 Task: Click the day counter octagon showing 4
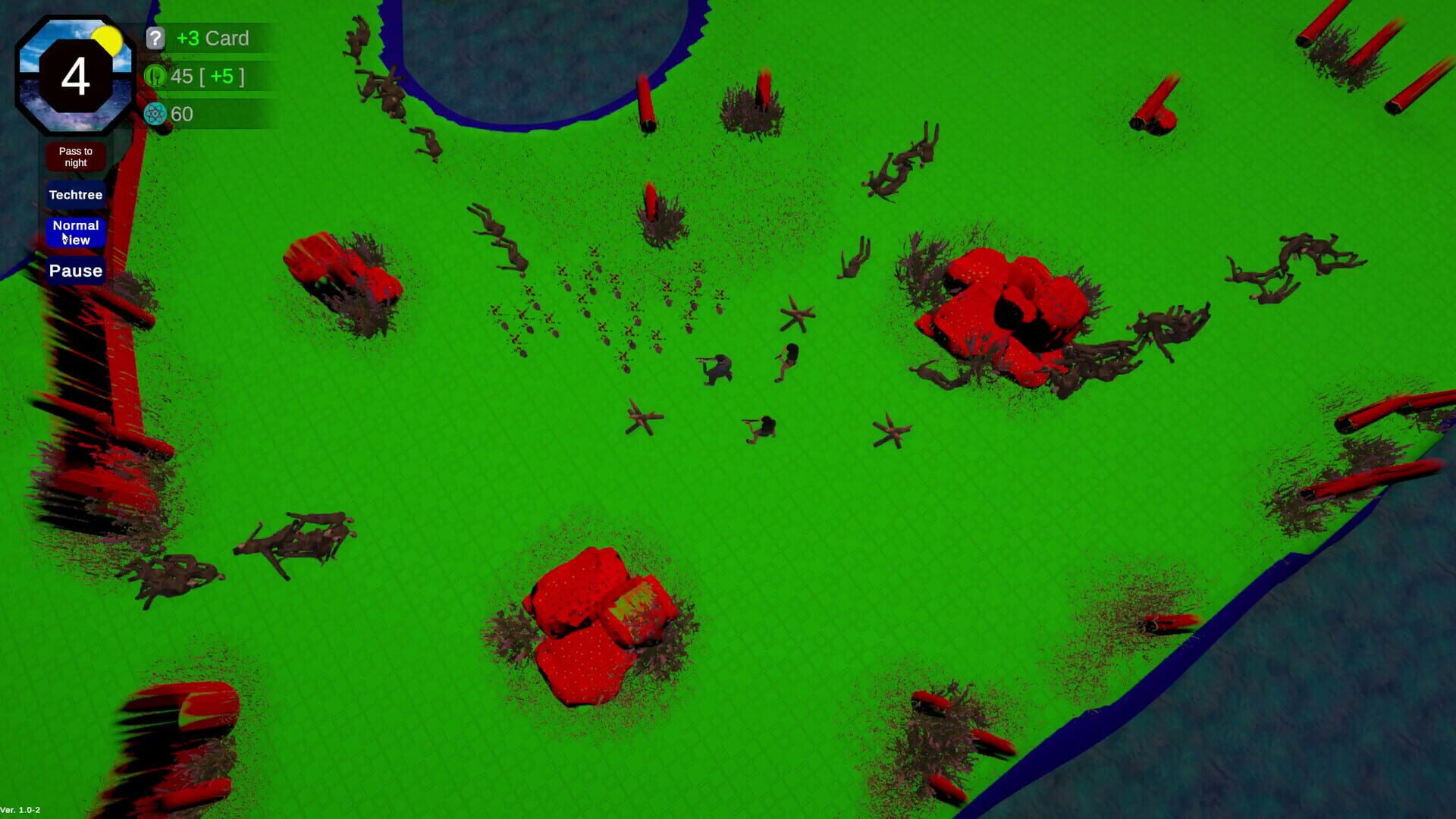point(75,76)
